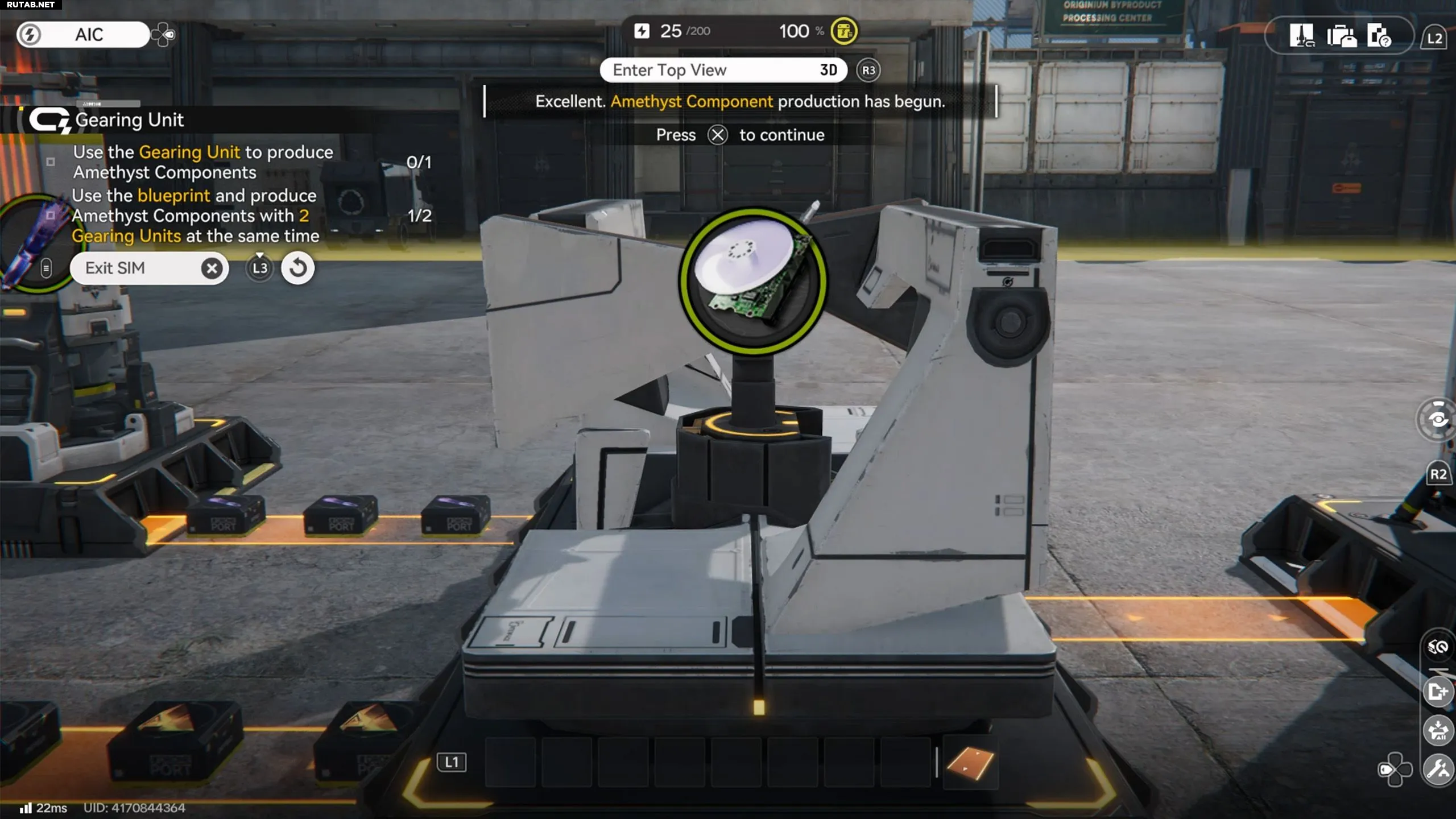
Task: Click the circular reset arrow button
Action: click(297, 268)
